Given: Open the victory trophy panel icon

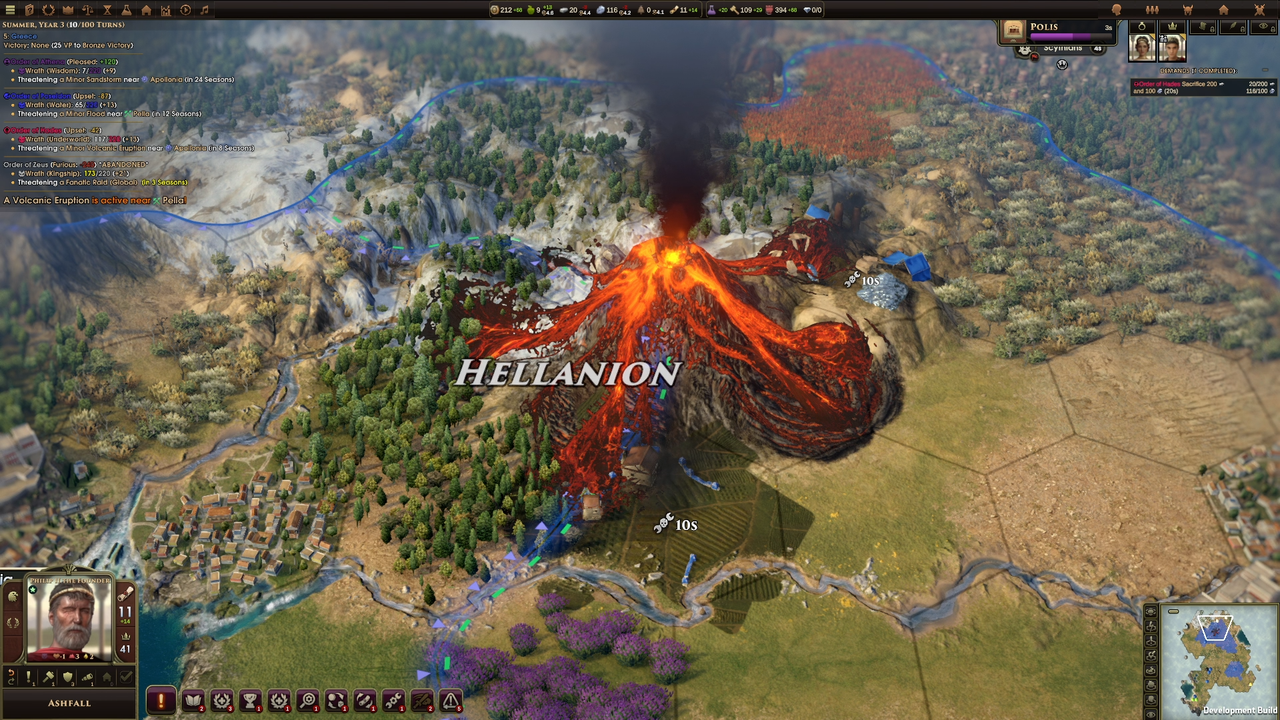Looking at the screenshot, I should [250, 699].
